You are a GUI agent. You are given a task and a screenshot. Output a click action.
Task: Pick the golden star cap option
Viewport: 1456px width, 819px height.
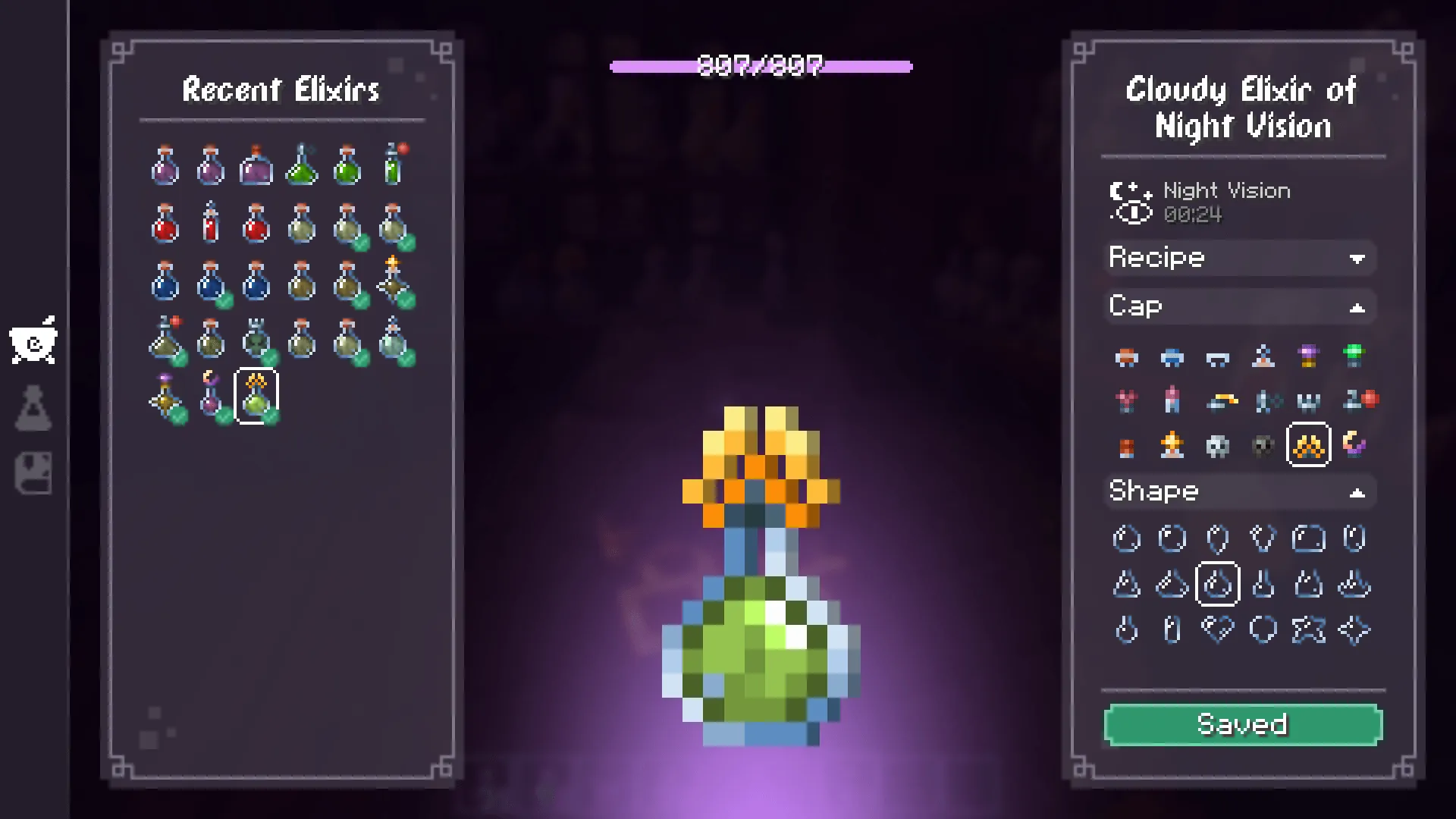point(1172,446)
